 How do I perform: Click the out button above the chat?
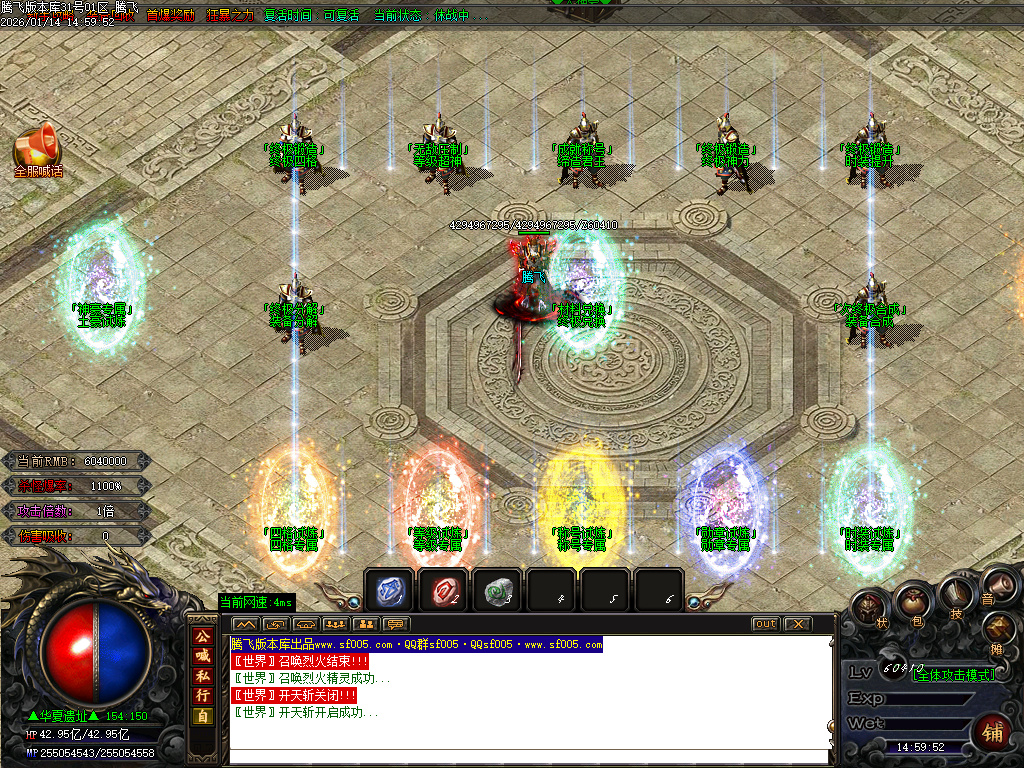(x=765, y=624)
